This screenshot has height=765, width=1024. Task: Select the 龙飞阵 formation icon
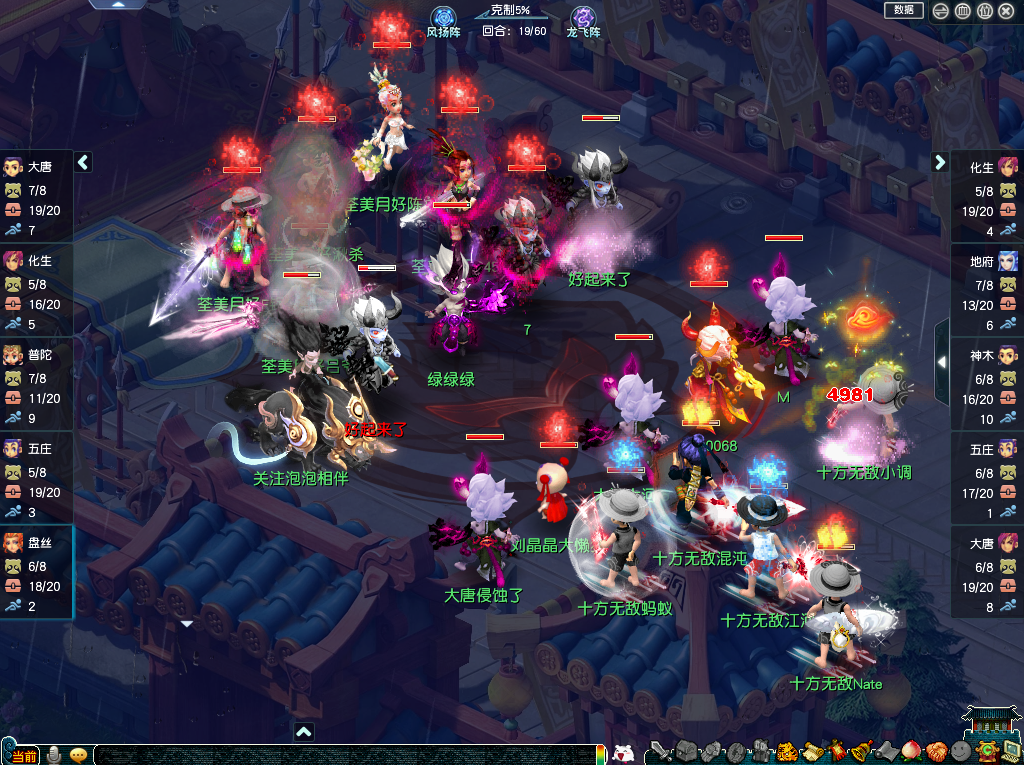583,18
